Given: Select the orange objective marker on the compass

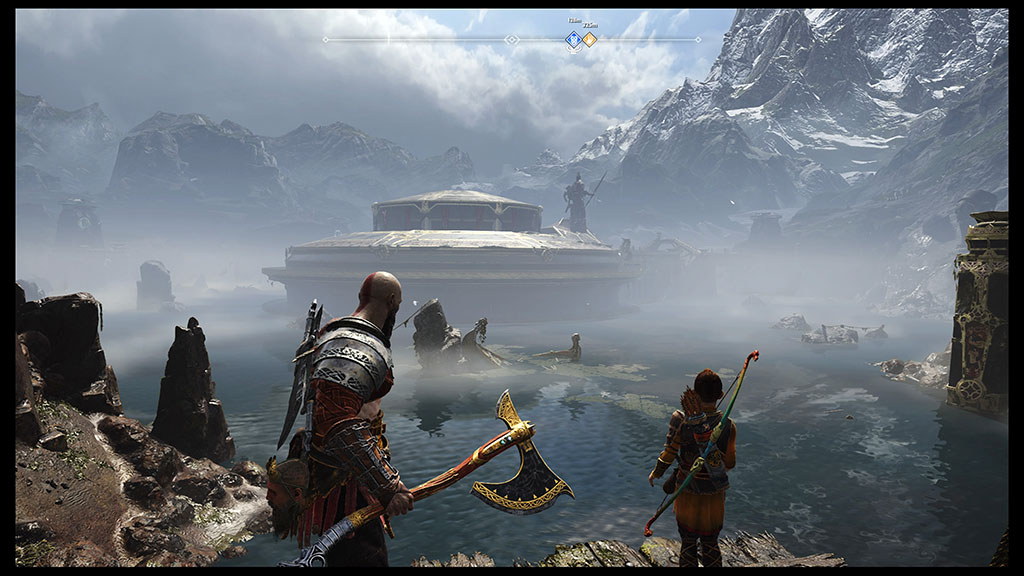Looking at the screenshot, I should click(590, 40).
